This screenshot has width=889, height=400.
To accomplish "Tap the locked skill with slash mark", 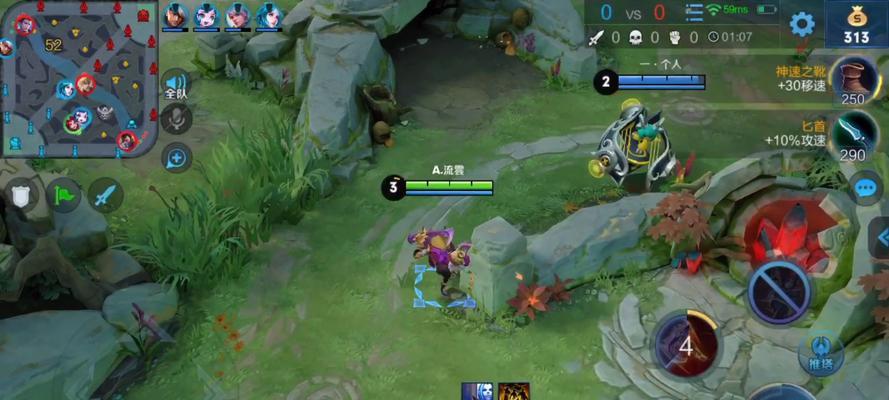I will point(780,292).
